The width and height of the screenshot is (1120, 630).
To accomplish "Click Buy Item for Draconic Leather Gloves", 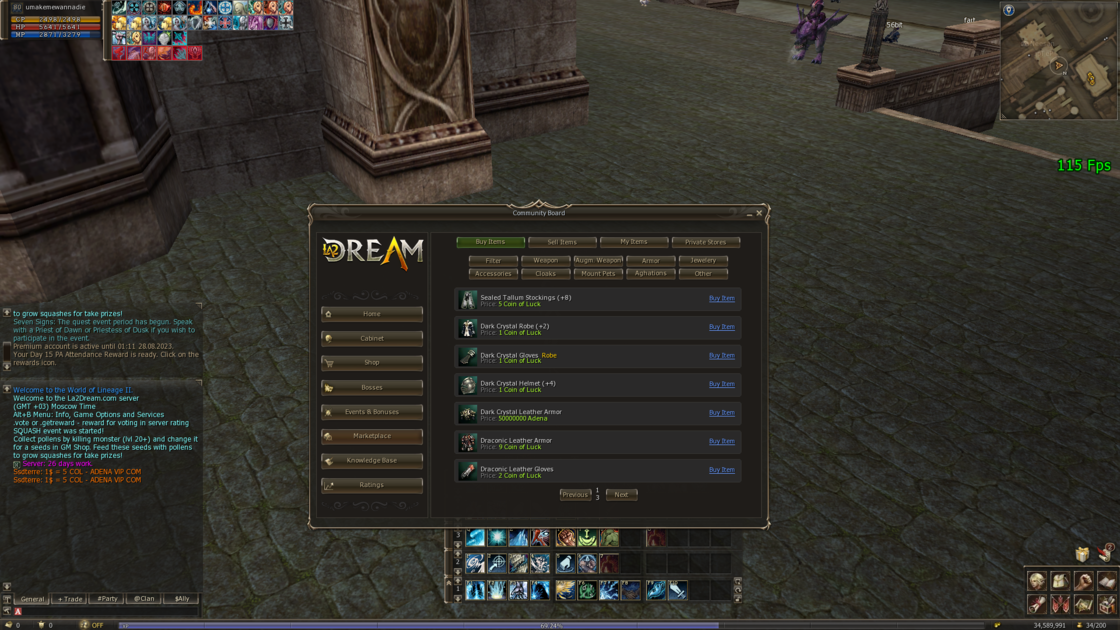I will click(x=721, y=470).
